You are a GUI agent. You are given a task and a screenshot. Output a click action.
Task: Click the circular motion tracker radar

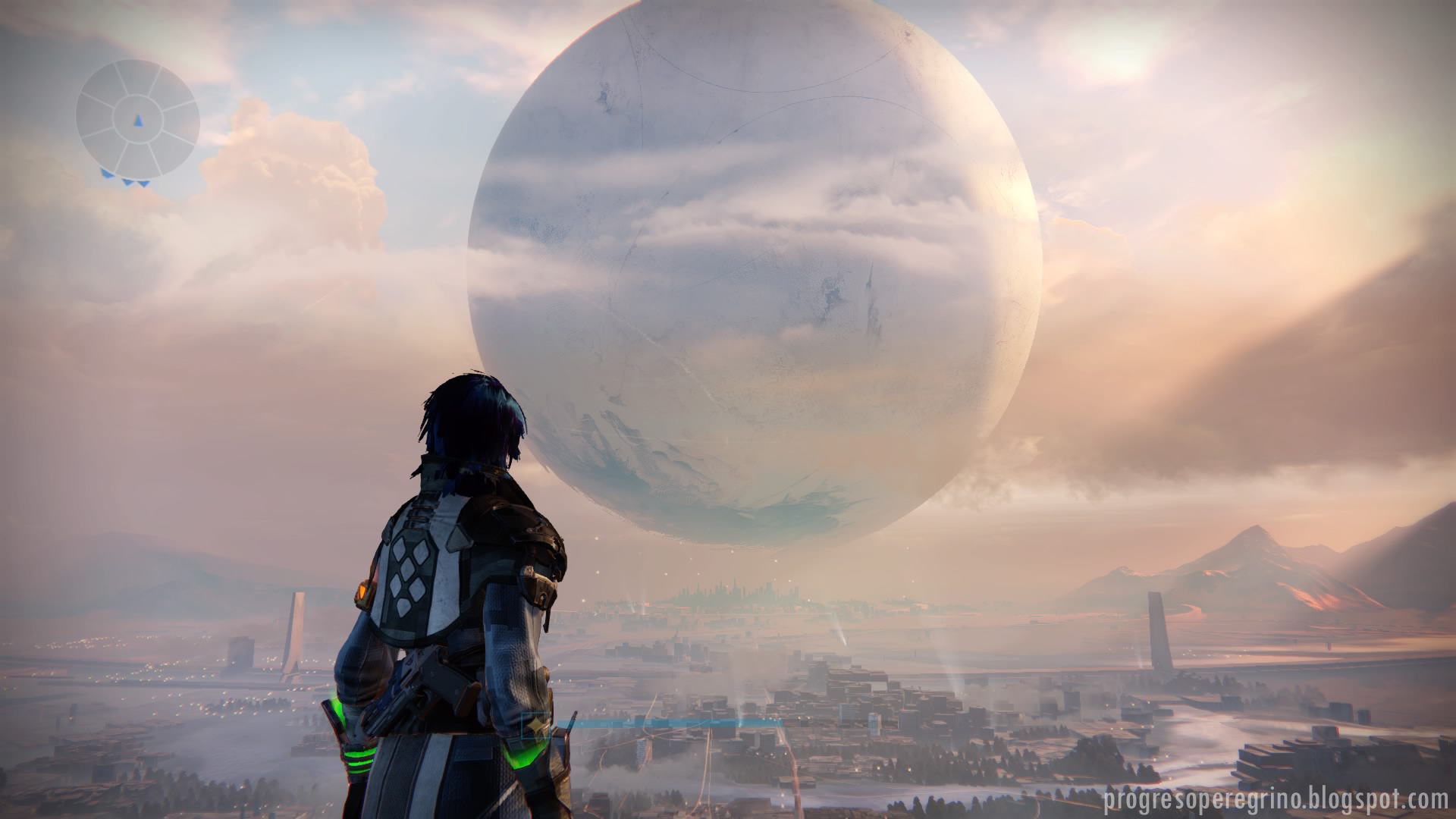pyautogui.click(x=137, y=120)
